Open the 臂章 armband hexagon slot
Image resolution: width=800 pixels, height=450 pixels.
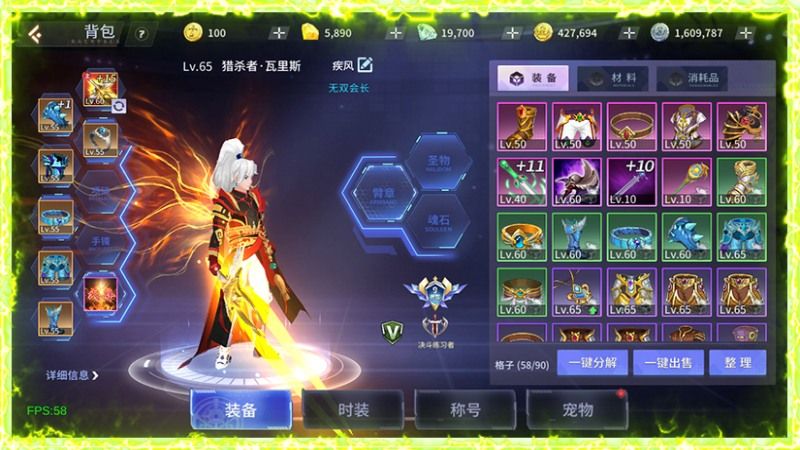point(377,193)
